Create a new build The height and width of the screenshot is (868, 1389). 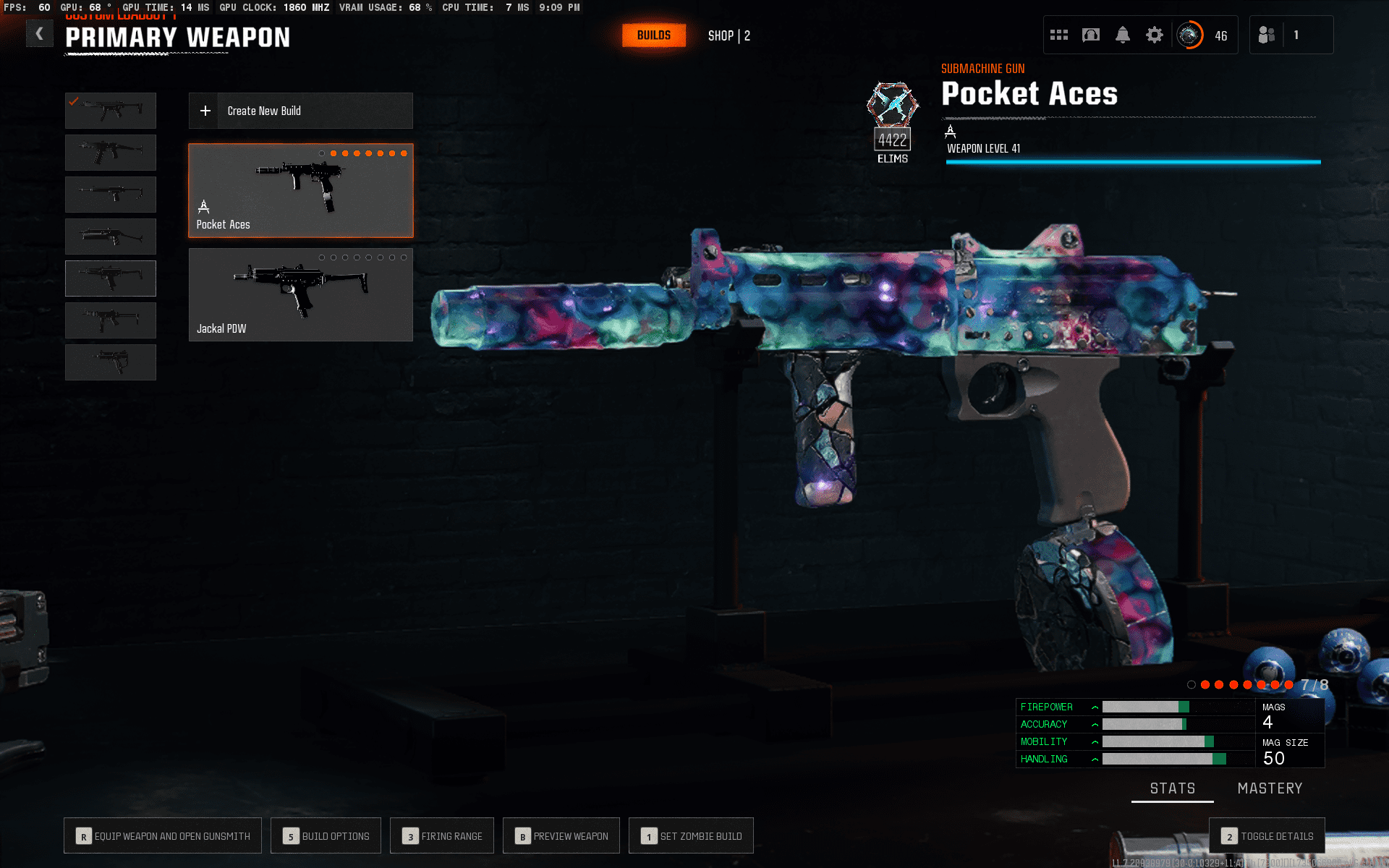click(x=300, y=111)
